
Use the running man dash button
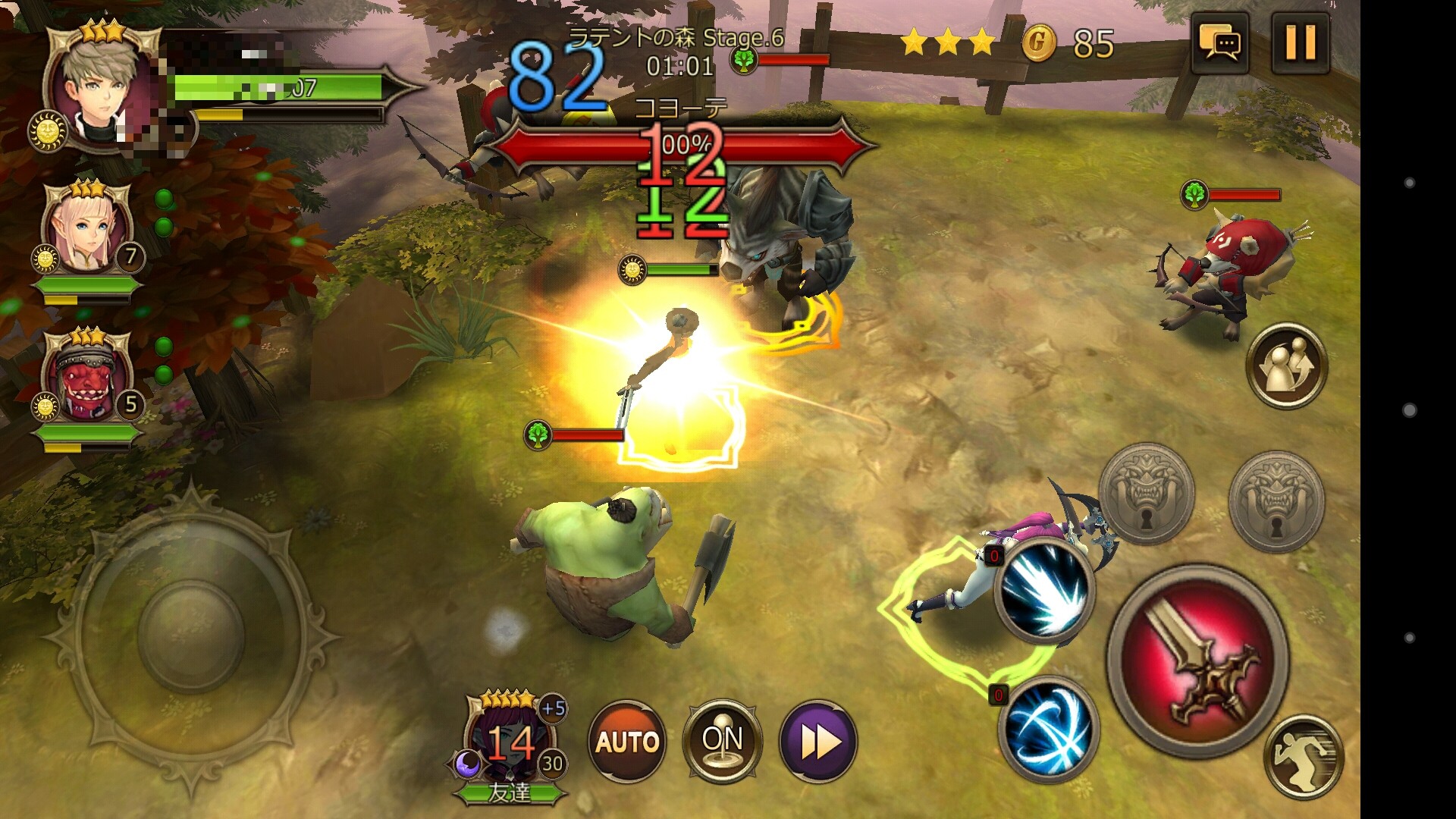pos(1304,757)
